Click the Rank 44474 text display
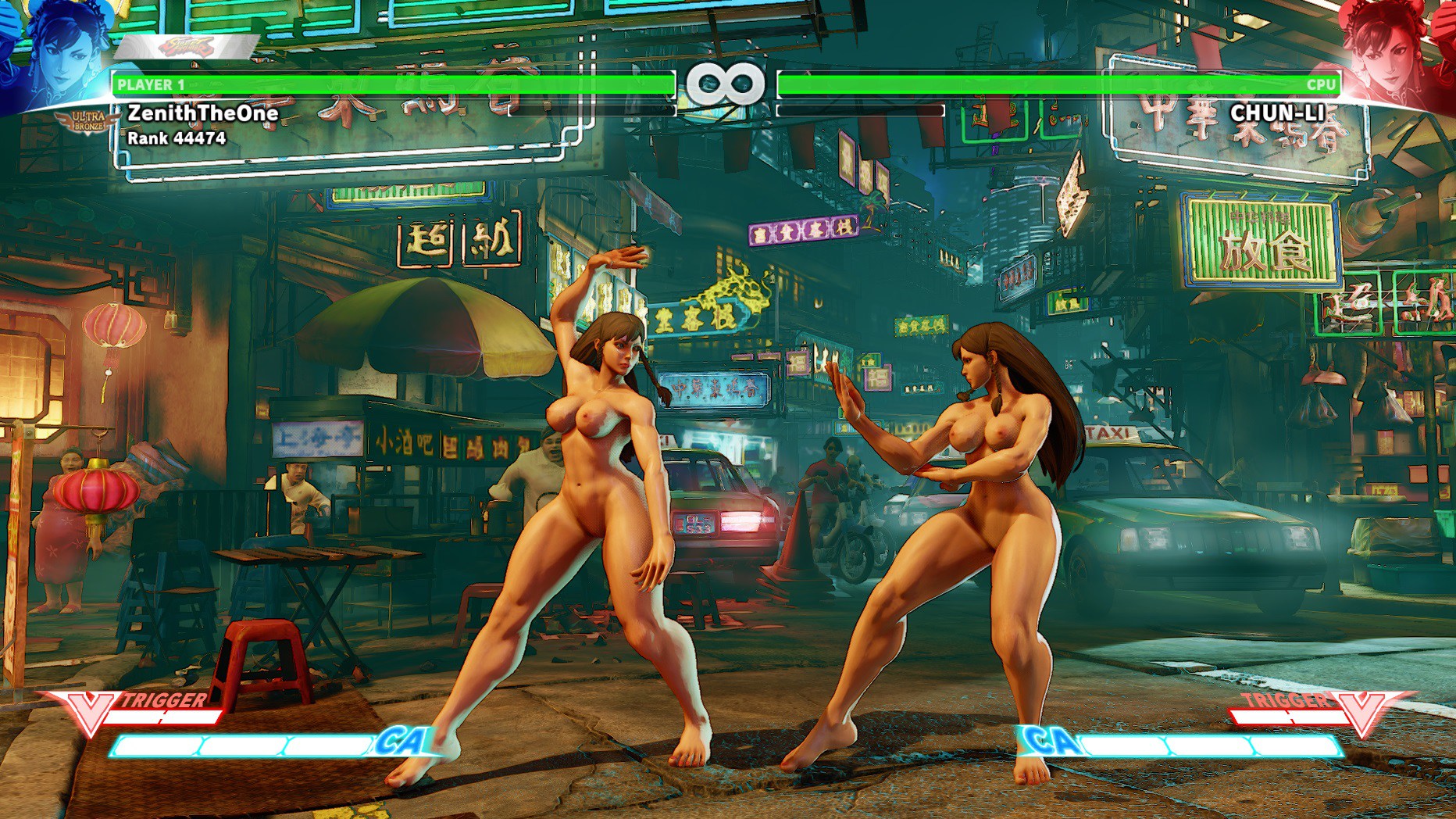This screenshot has height=819, width=1456. tap(176, 141)
